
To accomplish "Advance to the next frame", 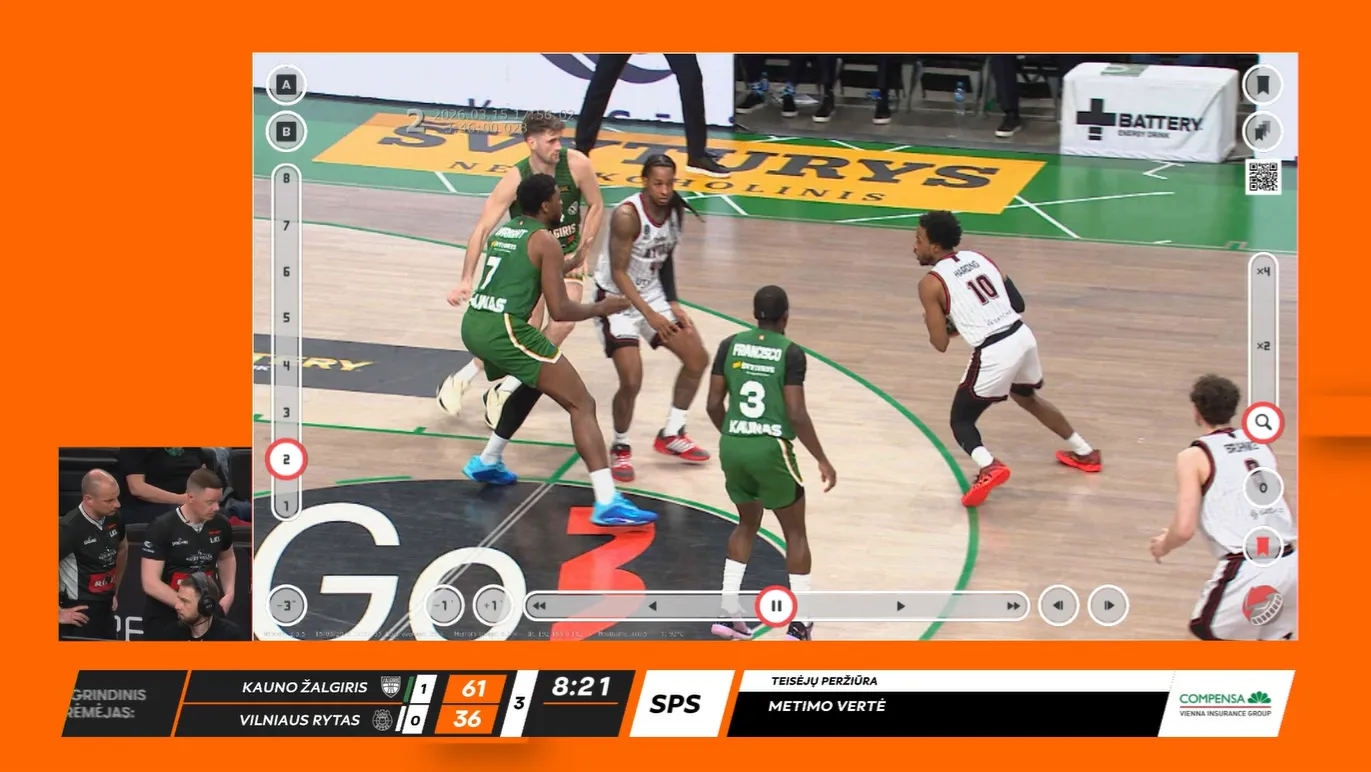I will coord(1108,606).
